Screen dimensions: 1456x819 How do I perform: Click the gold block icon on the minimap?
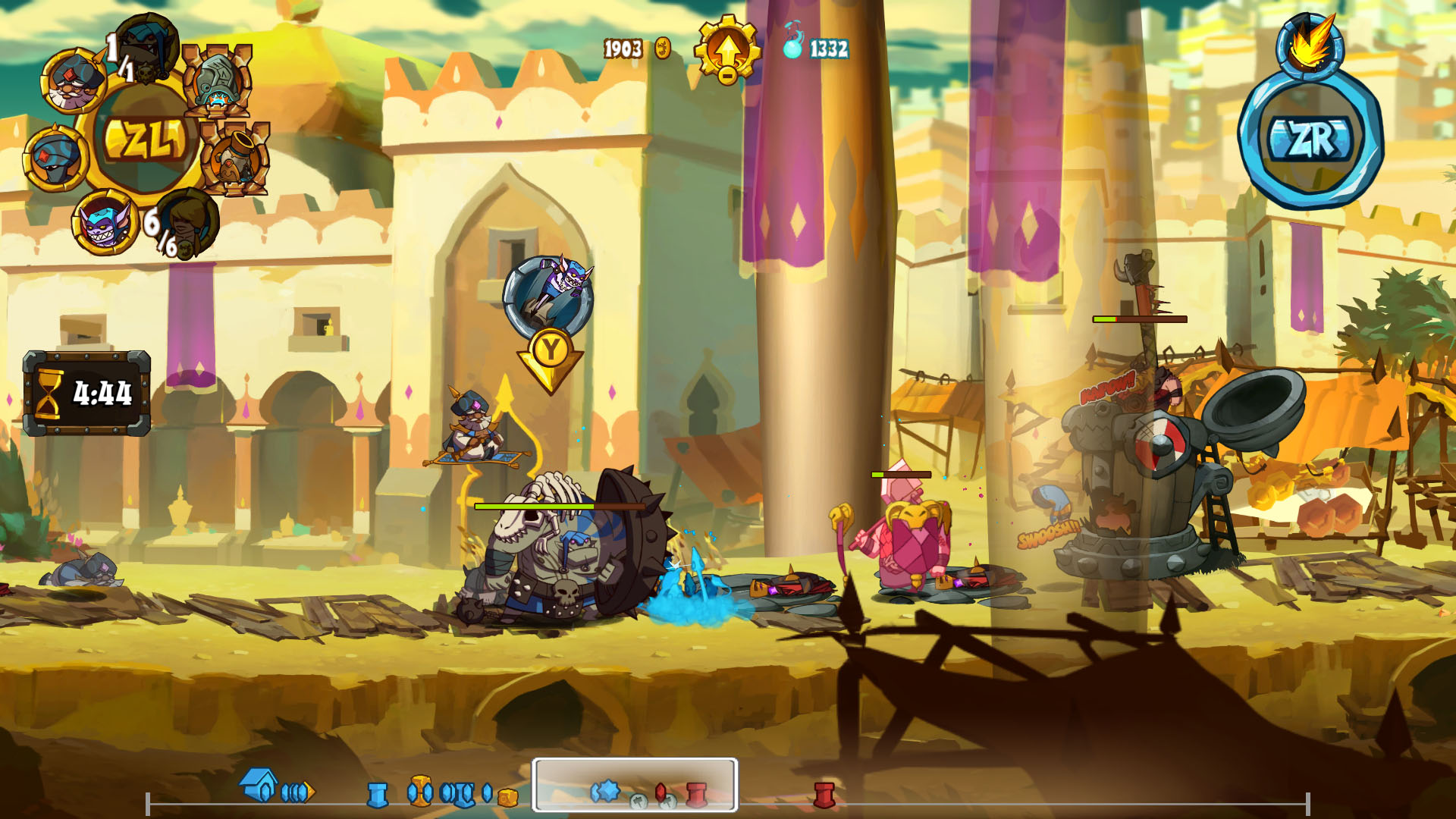pyautogui.click(x=507, y=798)
